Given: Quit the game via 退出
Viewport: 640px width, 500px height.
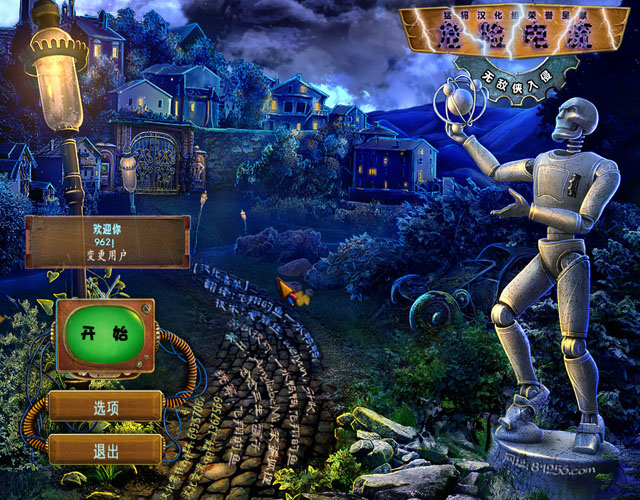Looking at the screenshot, I should pyautogui.click(x=106, y=449).
